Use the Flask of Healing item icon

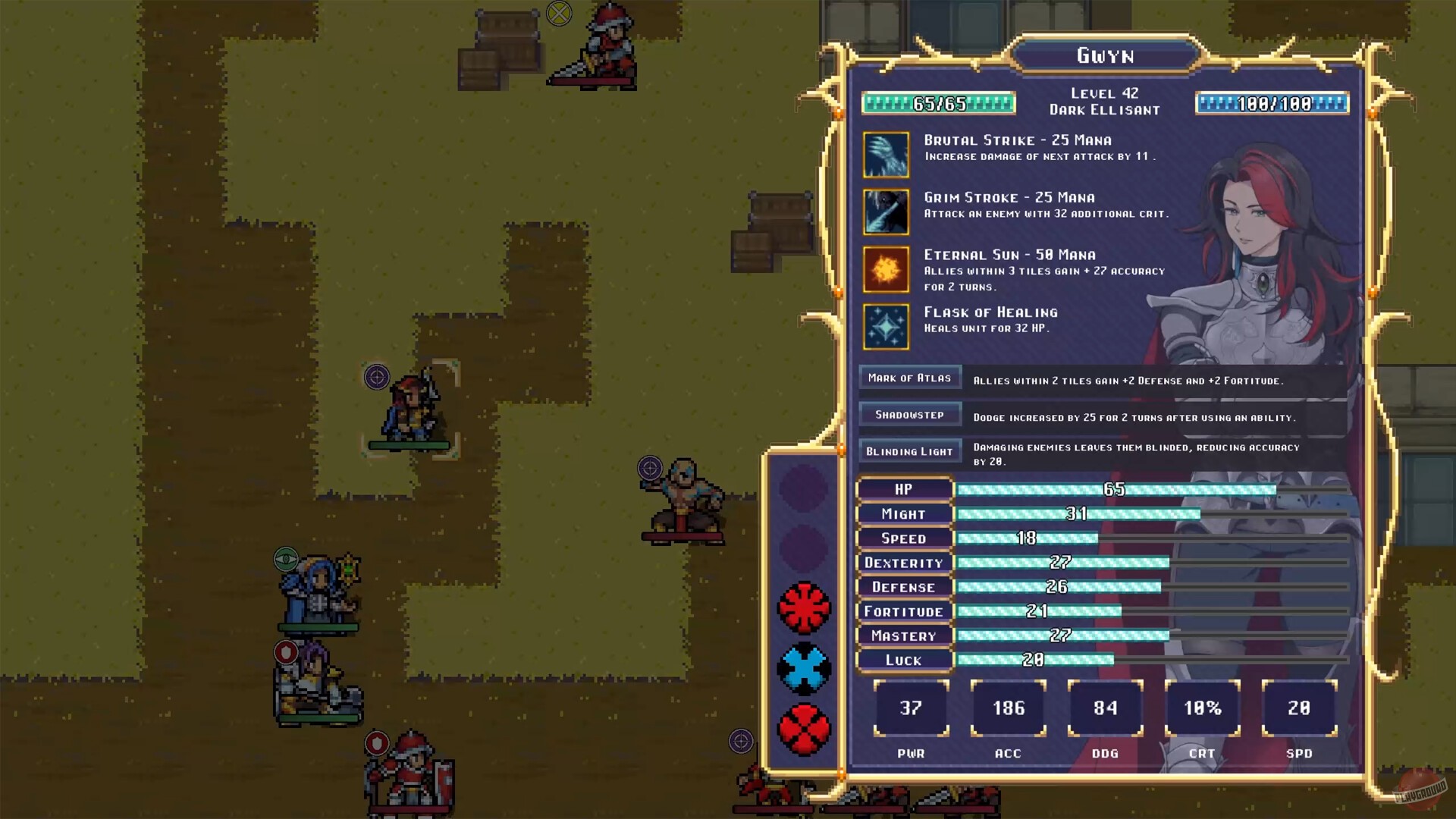(886, 326)
